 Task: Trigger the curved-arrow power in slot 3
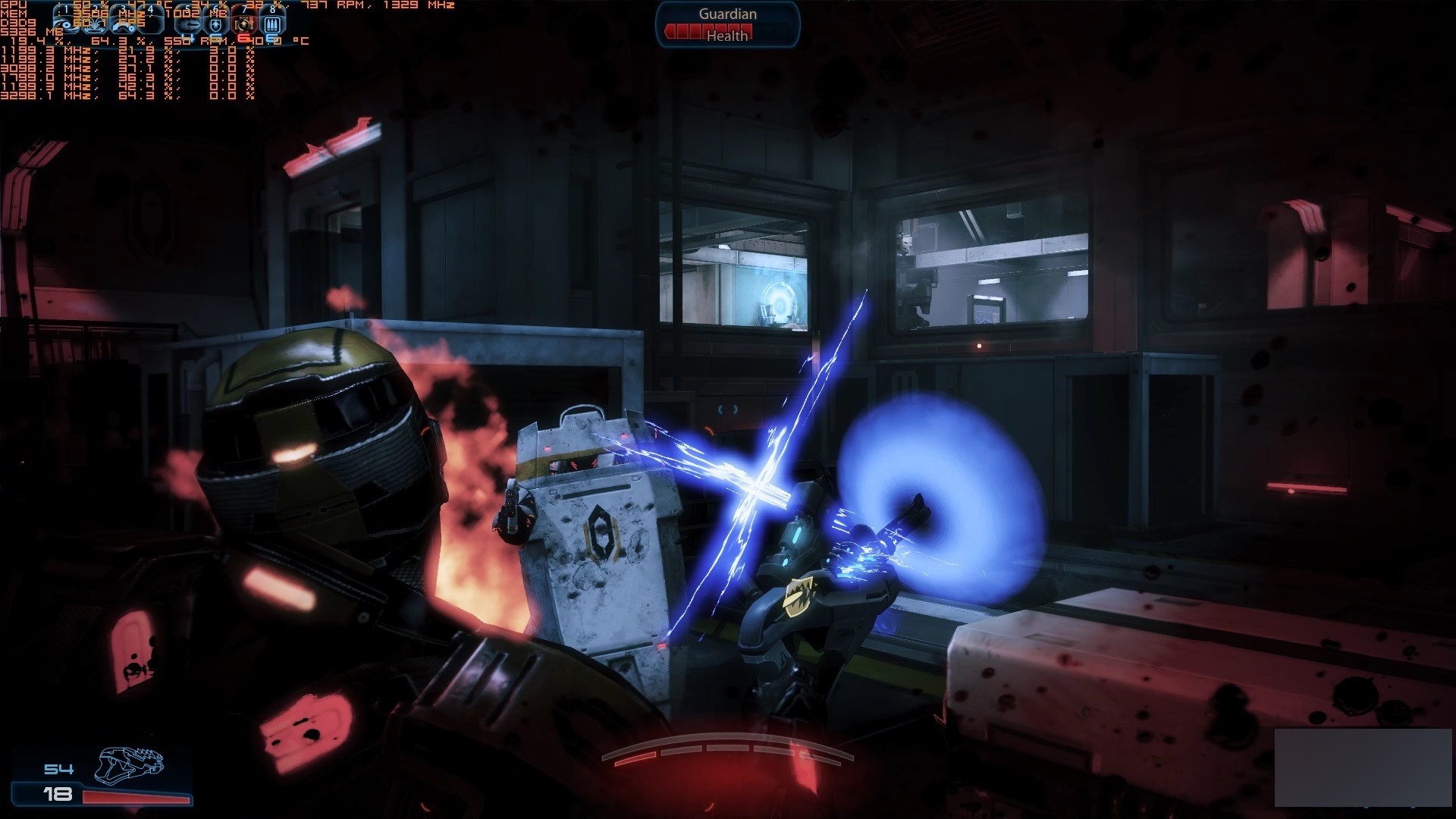(x=121, y=23)
